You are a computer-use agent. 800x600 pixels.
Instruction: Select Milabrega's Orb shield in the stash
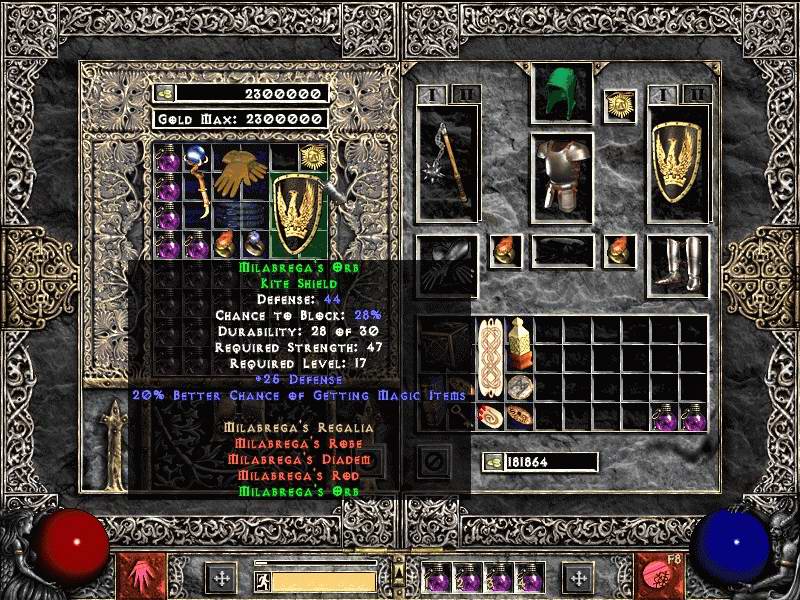pyautogui.click(x=297, y=213)
